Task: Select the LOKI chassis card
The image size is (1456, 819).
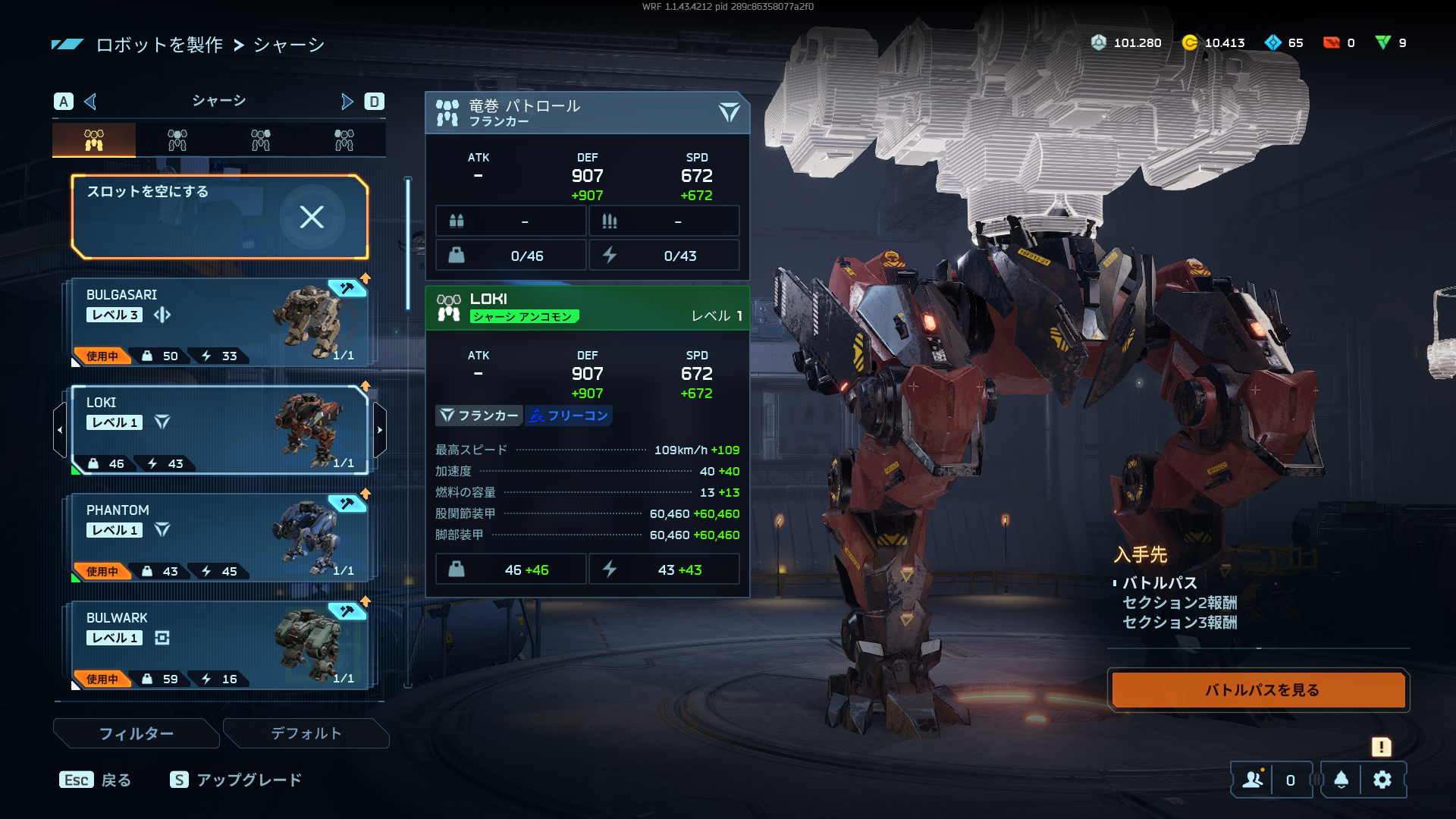Action: coord(219,431)
